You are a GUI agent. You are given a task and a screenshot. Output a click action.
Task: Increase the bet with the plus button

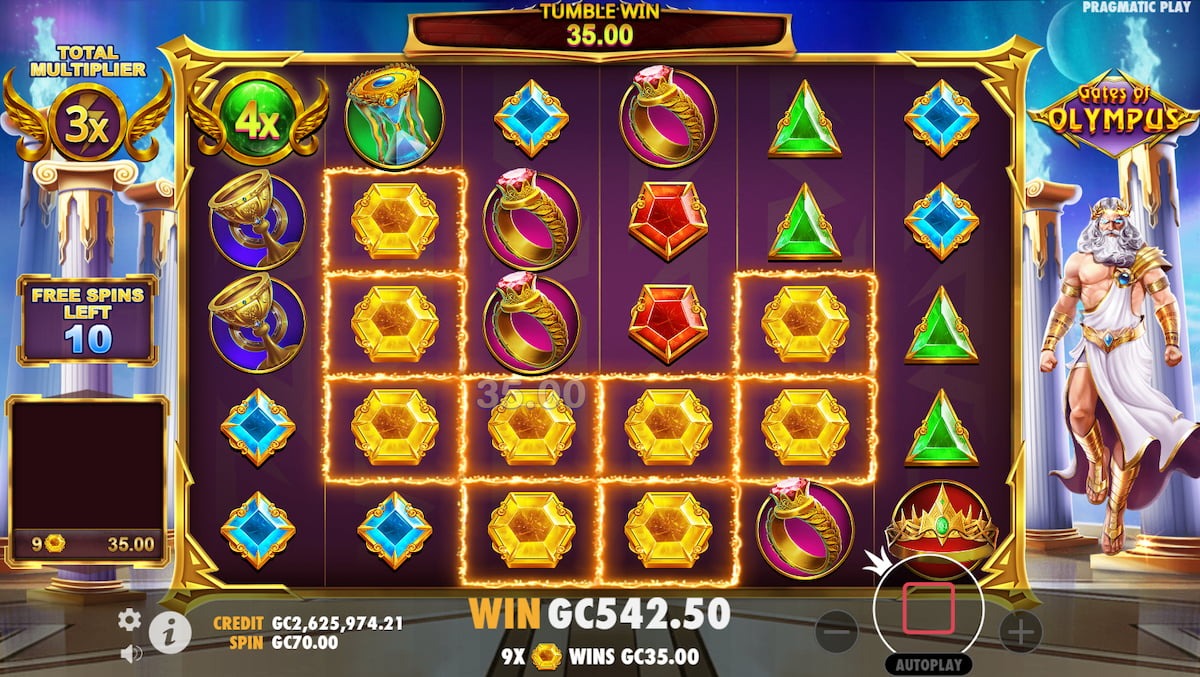(x=1020, y=632)
